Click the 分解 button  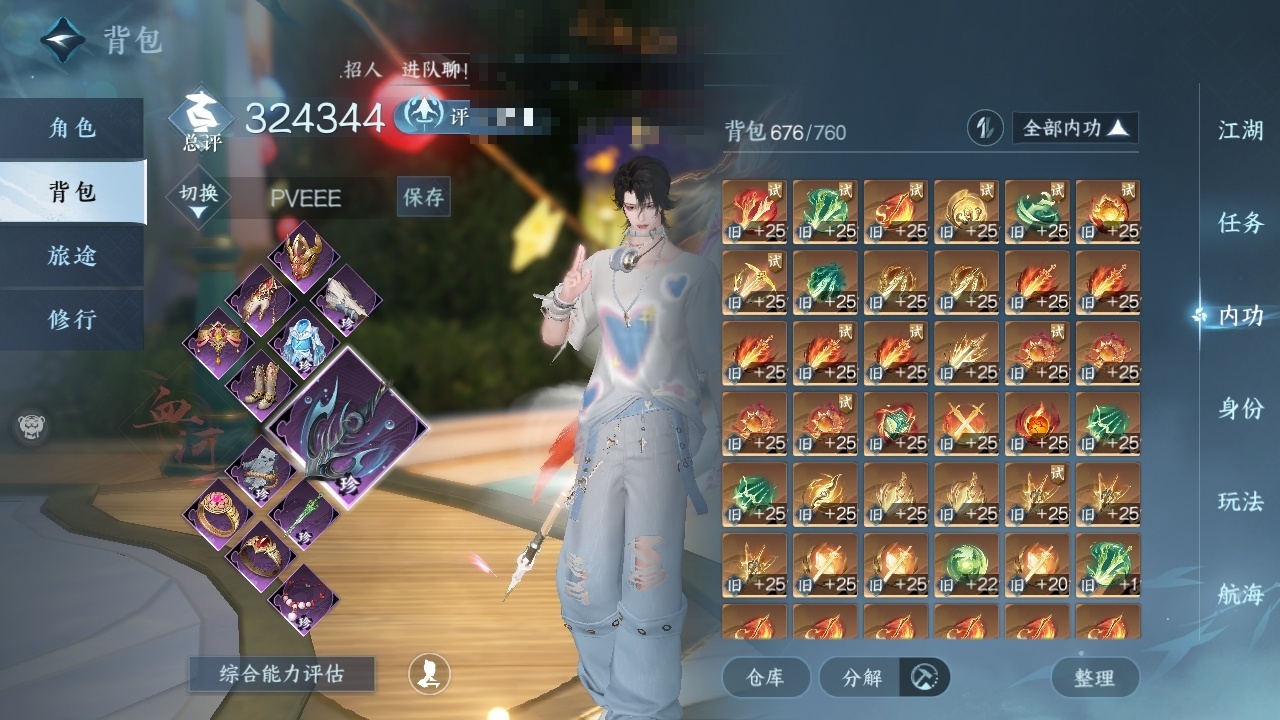(863, 677)
